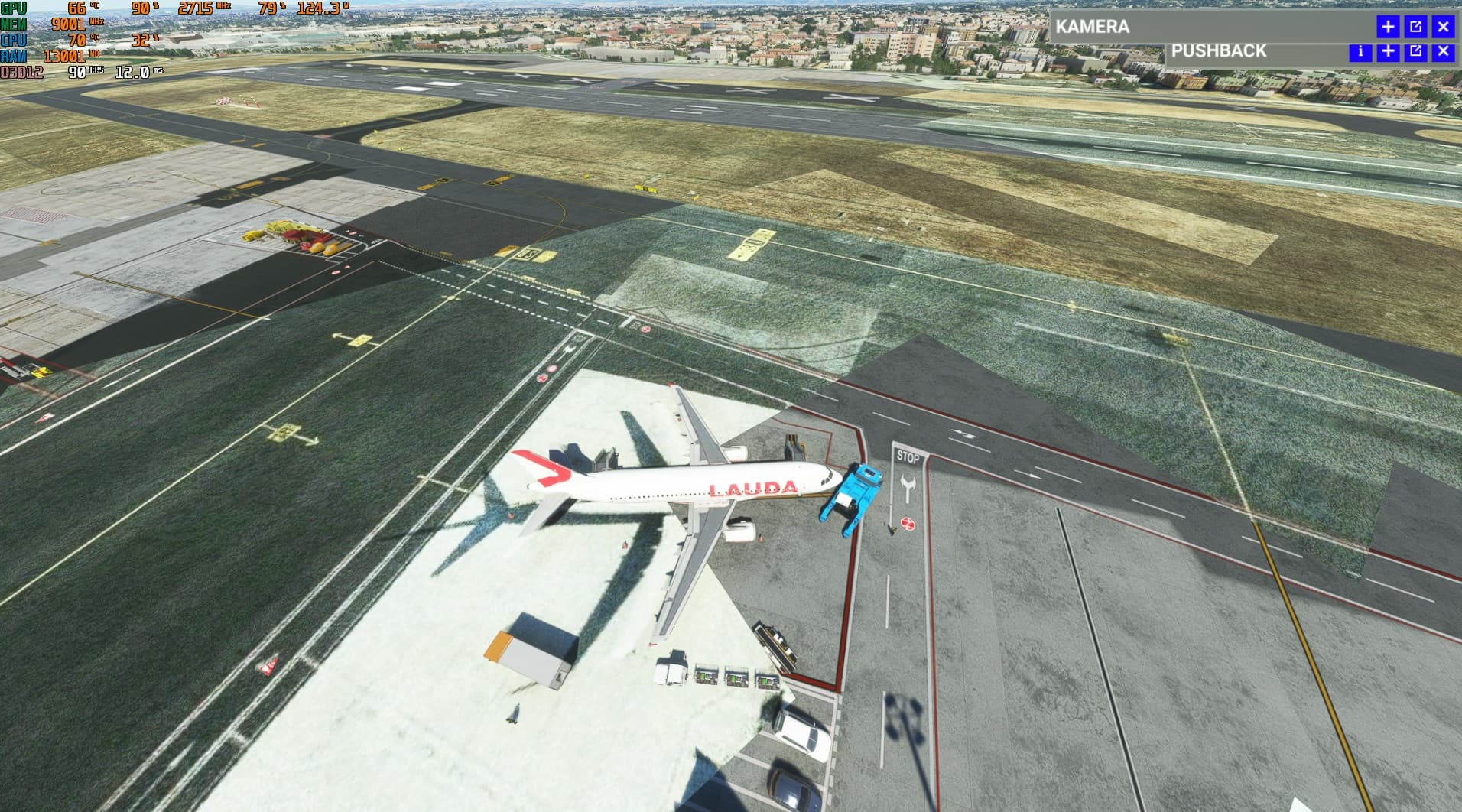This screenshot has width=1462, height=812.
Task: Pop out the PUSHBACK panel with its window icon
Action: pyautogui.click(x=1416, y=52)
